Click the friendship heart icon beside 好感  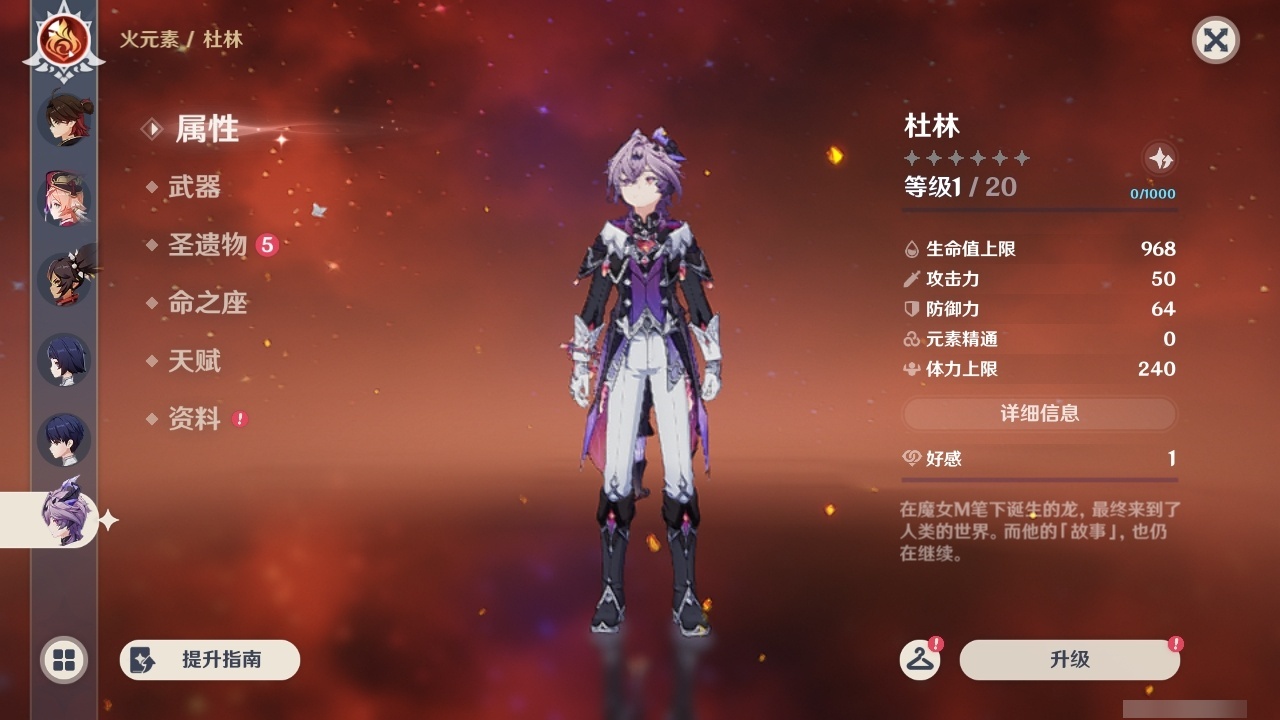coord(910,457)
